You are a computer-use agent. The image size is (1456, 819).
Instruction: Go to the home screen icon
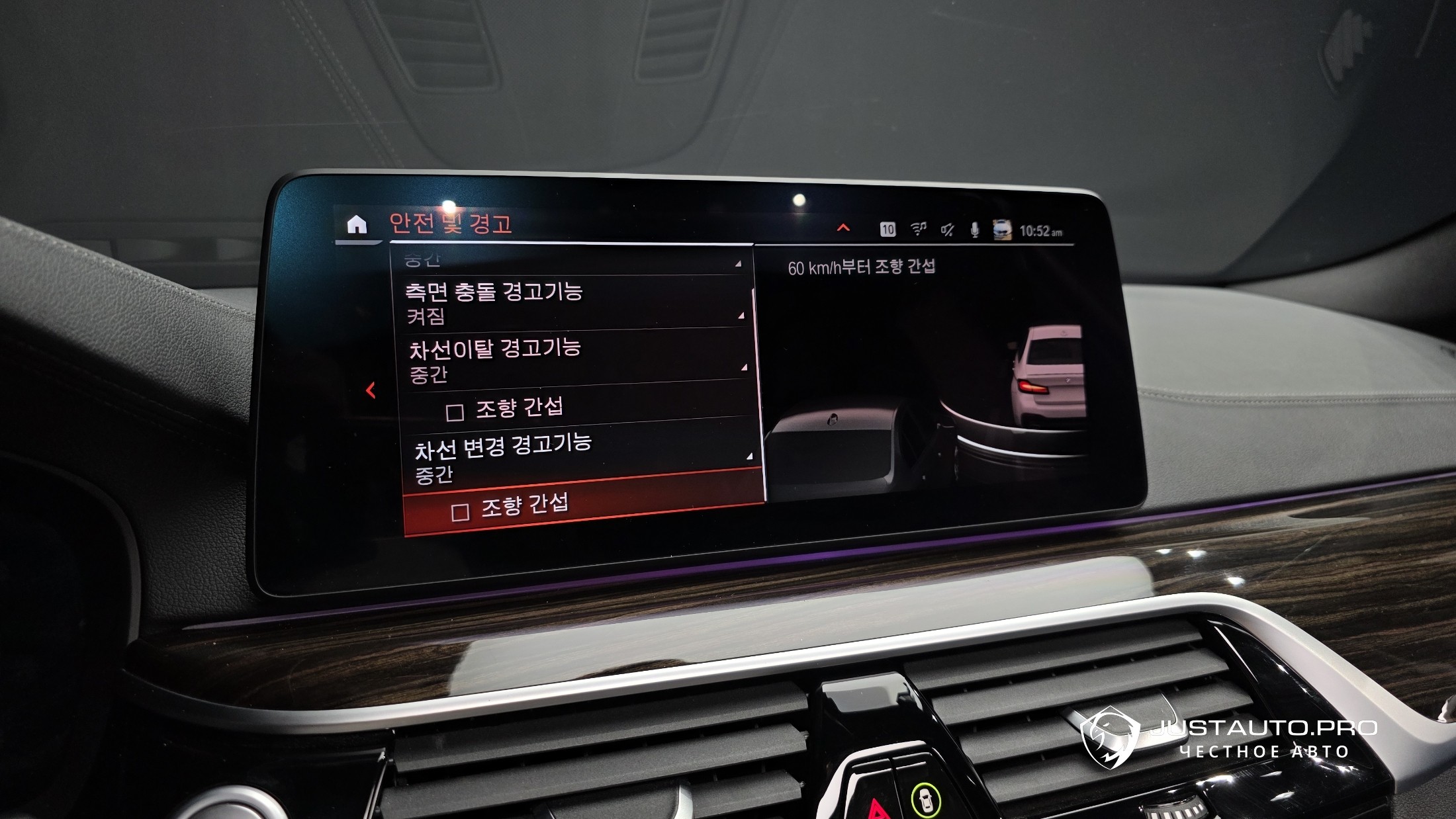(357, 225)
